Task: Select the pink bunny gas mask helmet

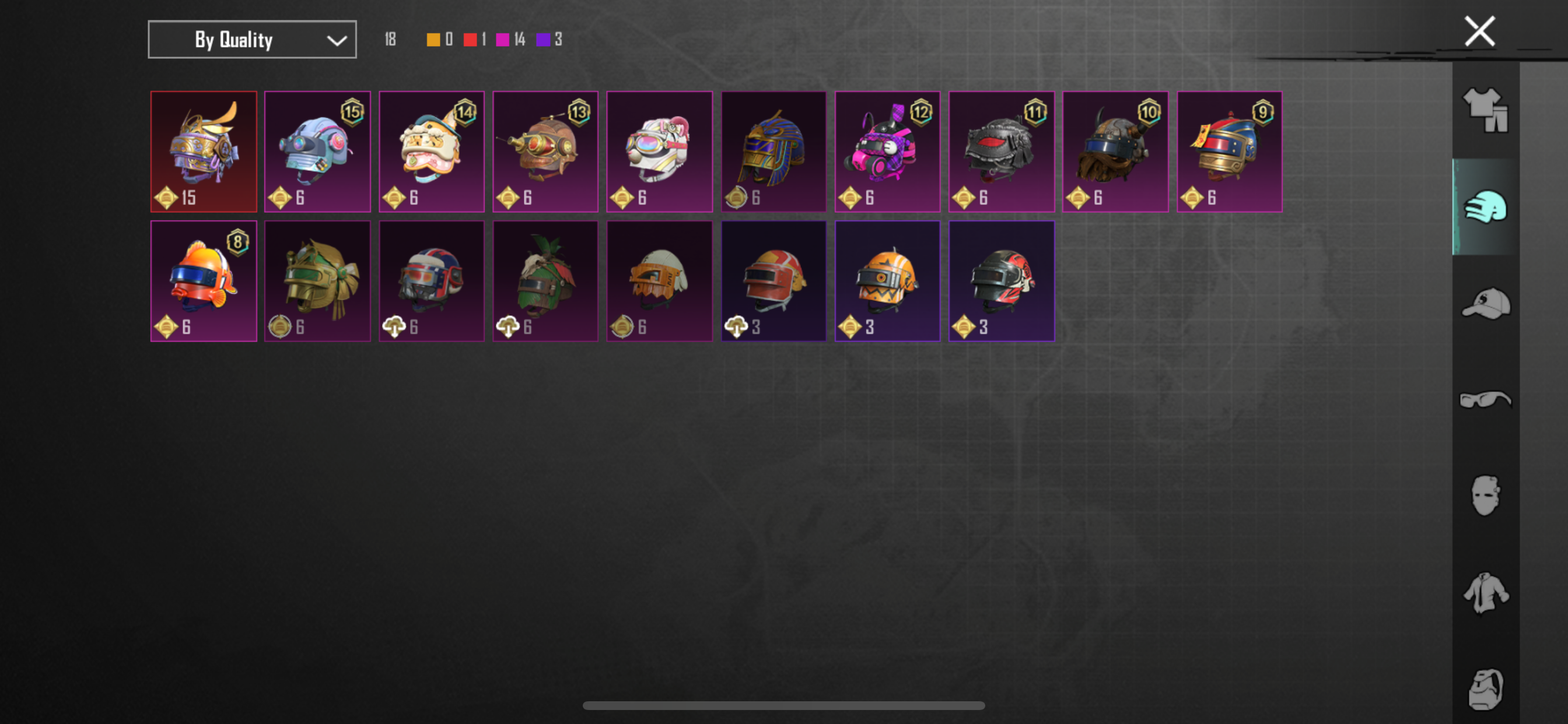Action: coord(887,152)
